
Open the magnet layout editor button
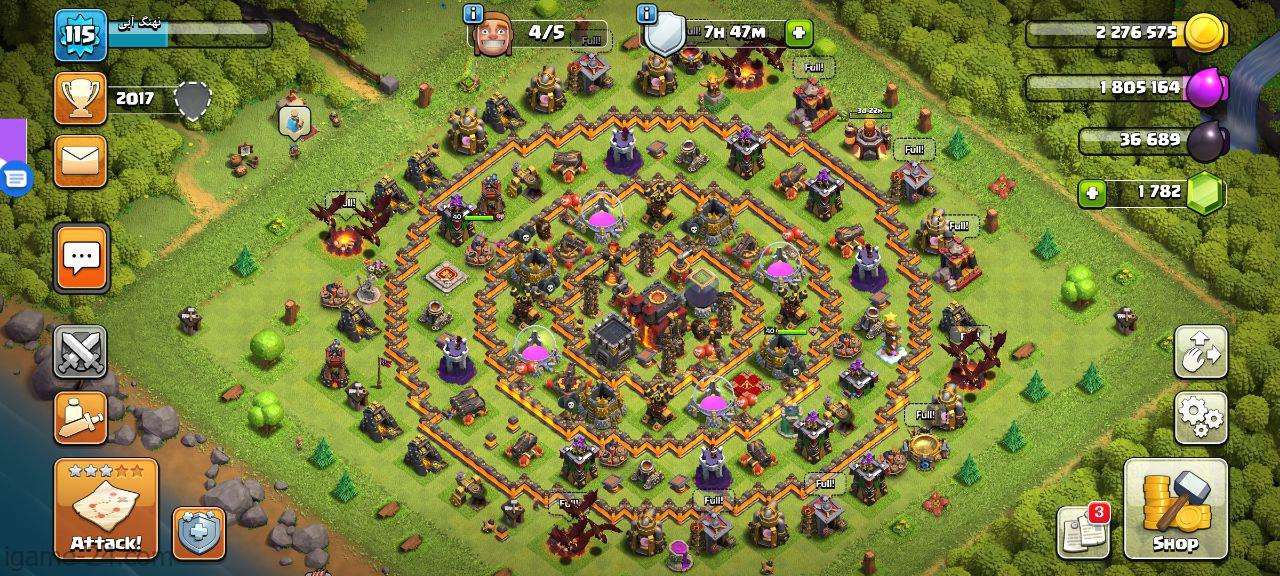click(1200, 352)
